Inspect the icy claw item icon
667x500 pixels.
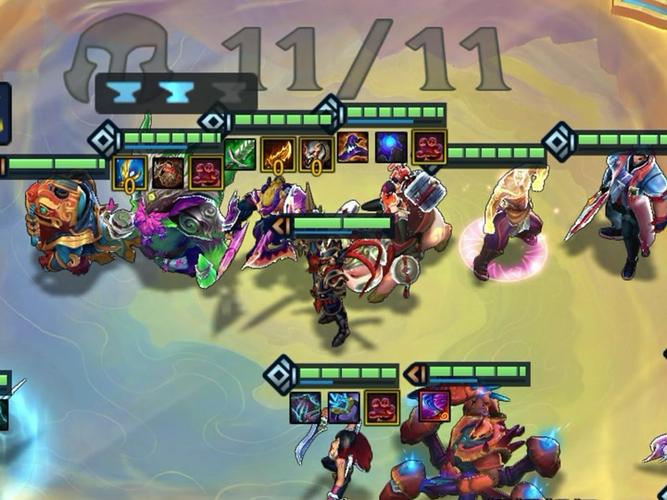click(306, 408)
